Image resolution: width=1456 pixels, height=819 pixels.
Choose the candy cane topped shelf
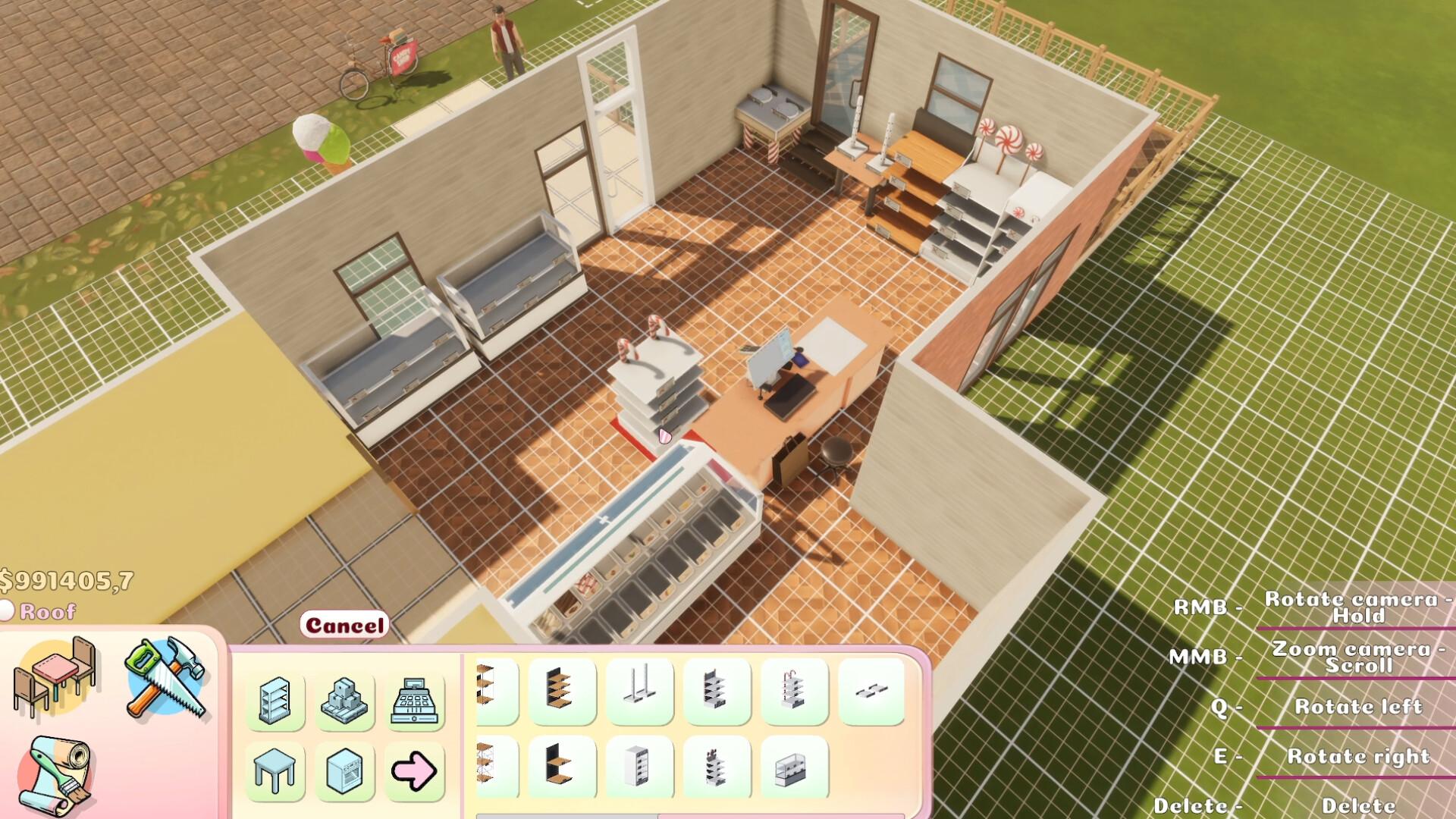[x=794, y=691]
